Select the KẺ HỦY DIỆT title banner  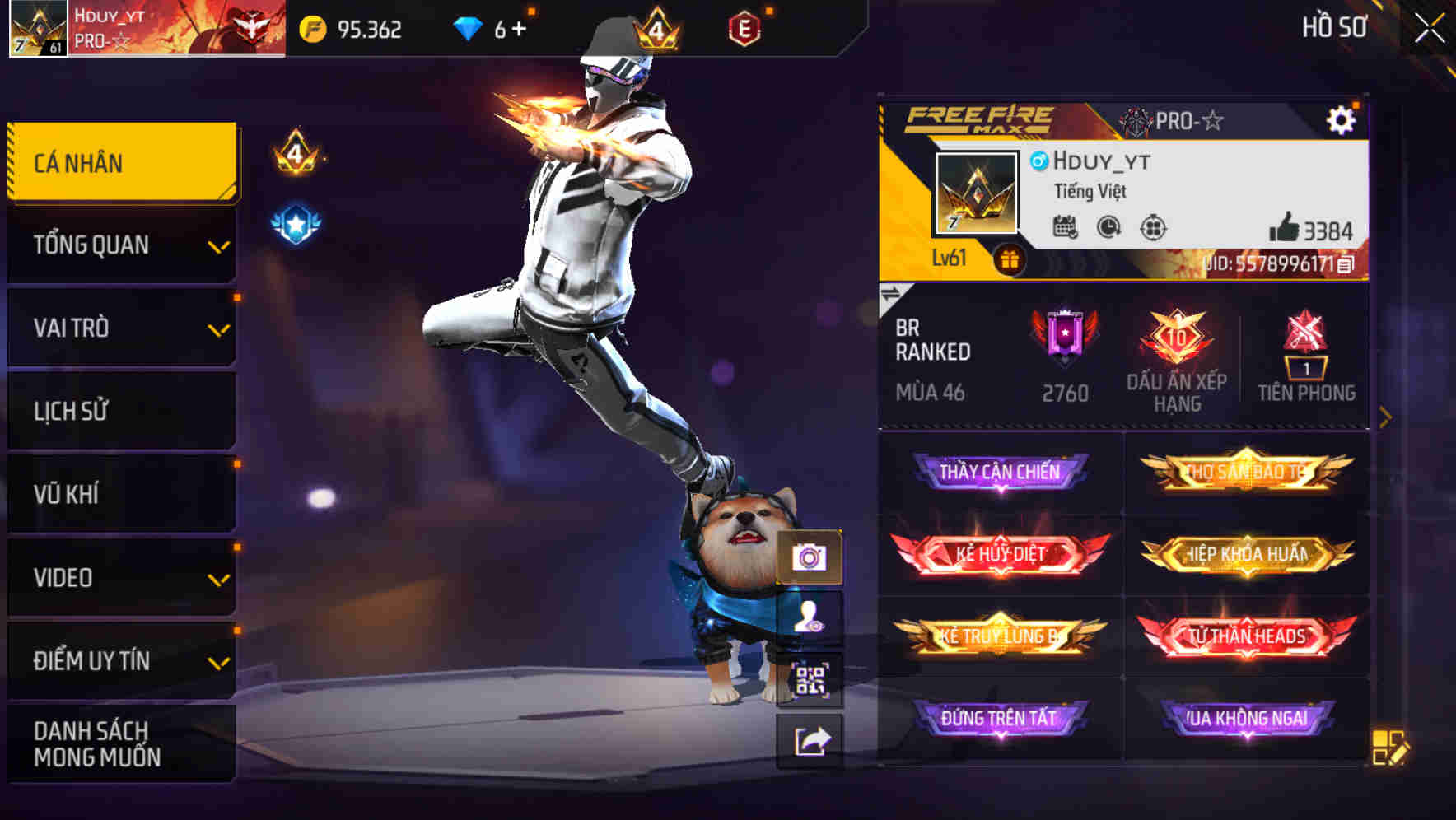pyautogui.click(x=999, y=553)
